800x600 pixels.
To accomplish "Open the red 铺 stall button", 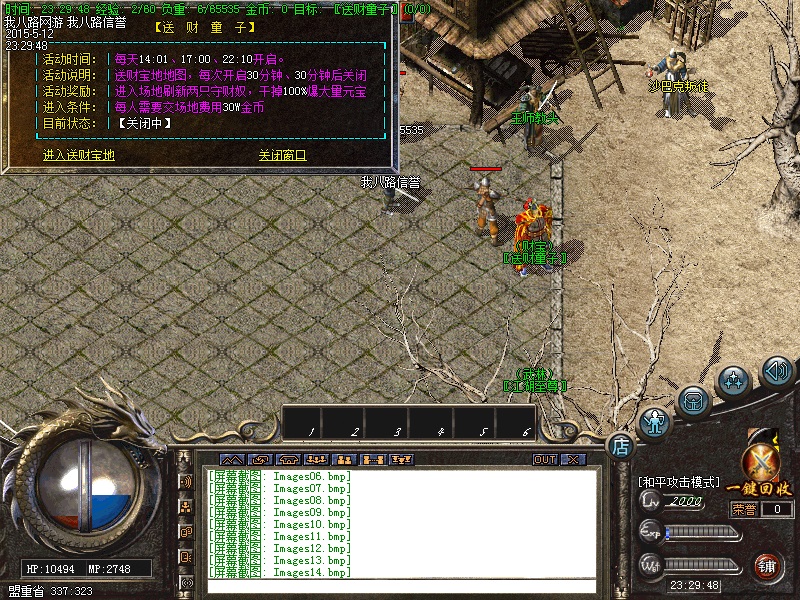I will [768, 565].
